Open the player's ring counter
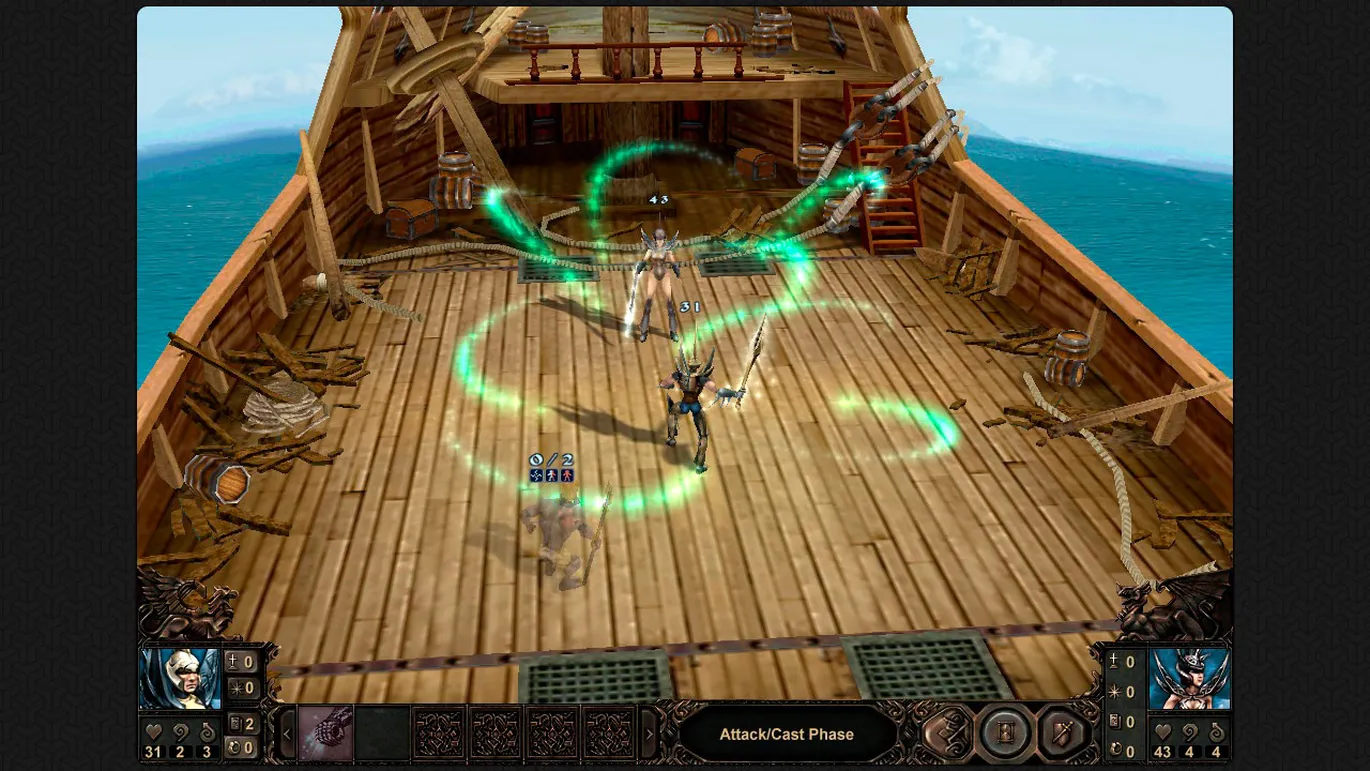Image resolution: width=1370 pixels, height=771 pixels. click(x=241, y=748)
